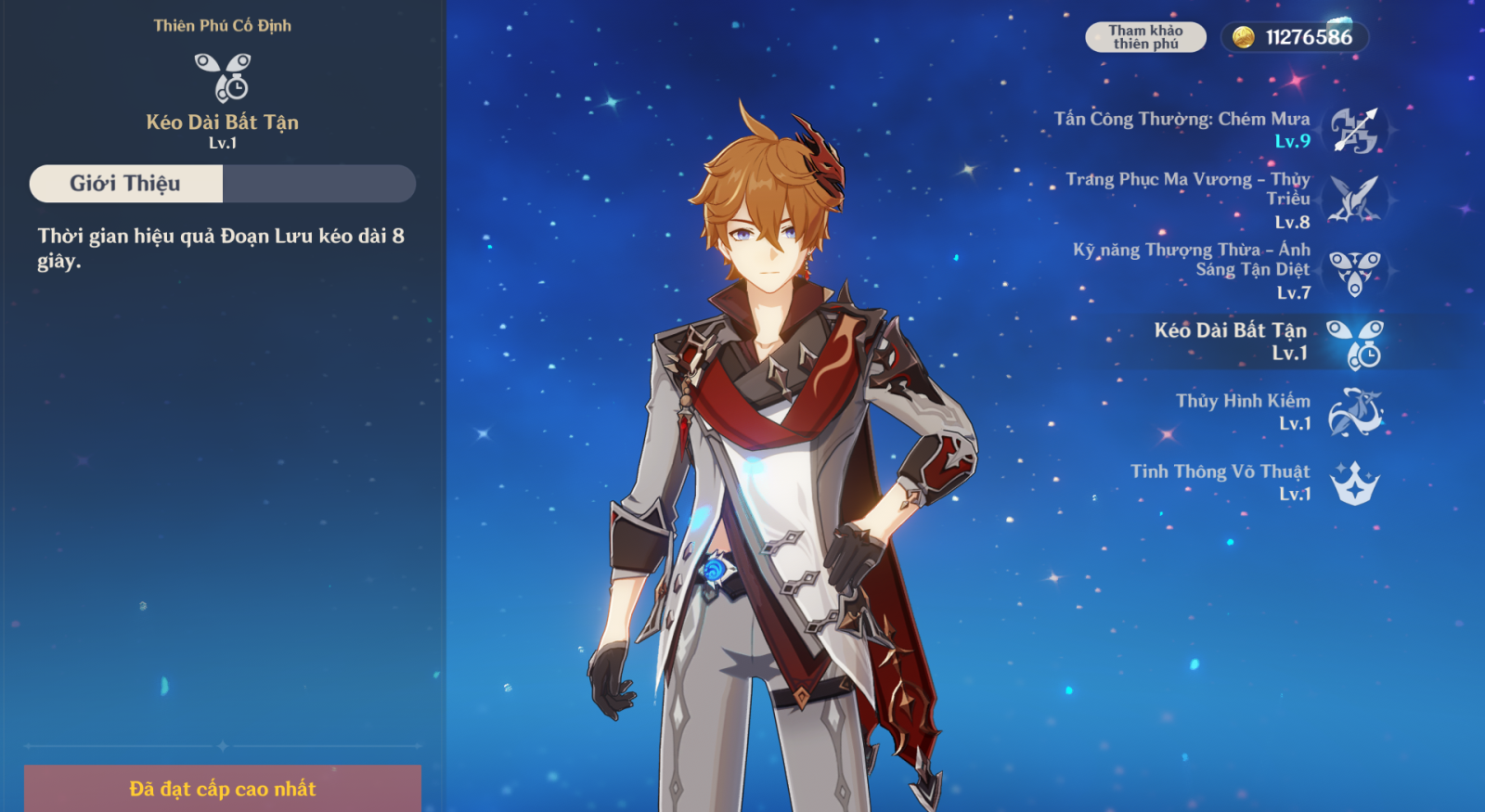Select the Kéo Dài Bất Tận passive talent
The height and width of the screenshot is (812, 1485).
tap(1354, 342)
